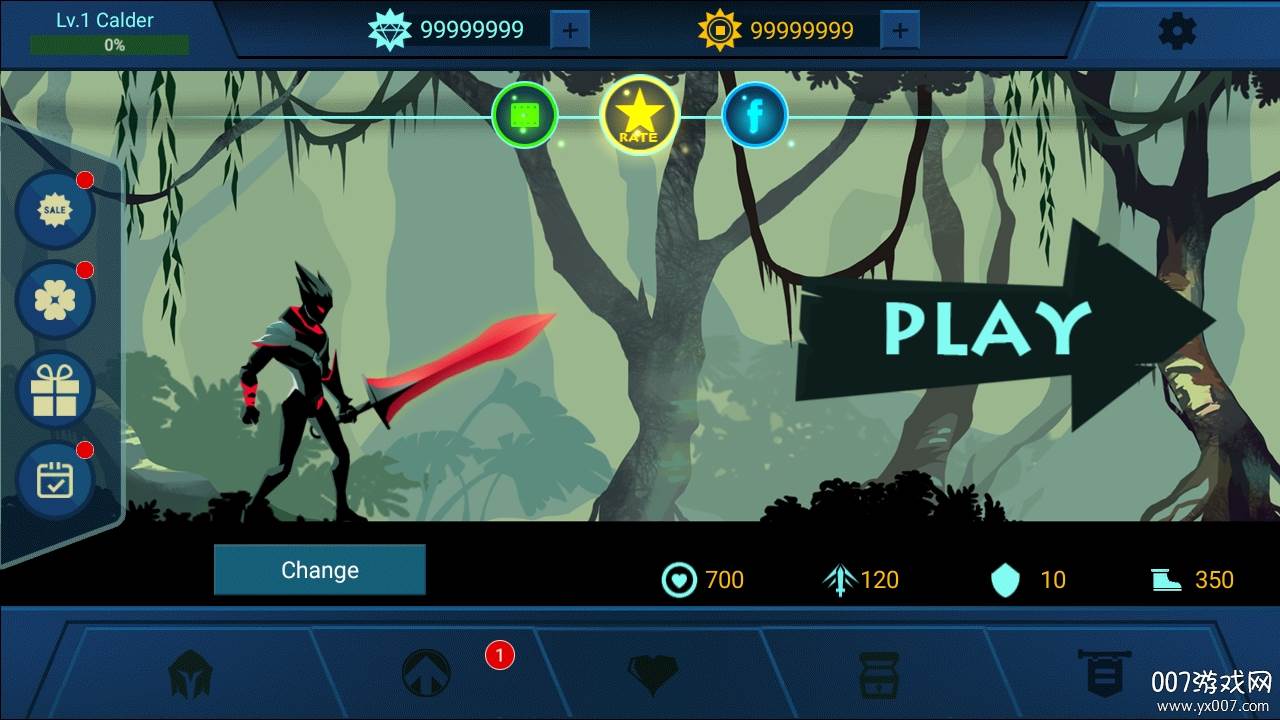Open the Facebook link icon
Image resolution: width=1280 pixels, height=720 pixels.
point(755,115)
